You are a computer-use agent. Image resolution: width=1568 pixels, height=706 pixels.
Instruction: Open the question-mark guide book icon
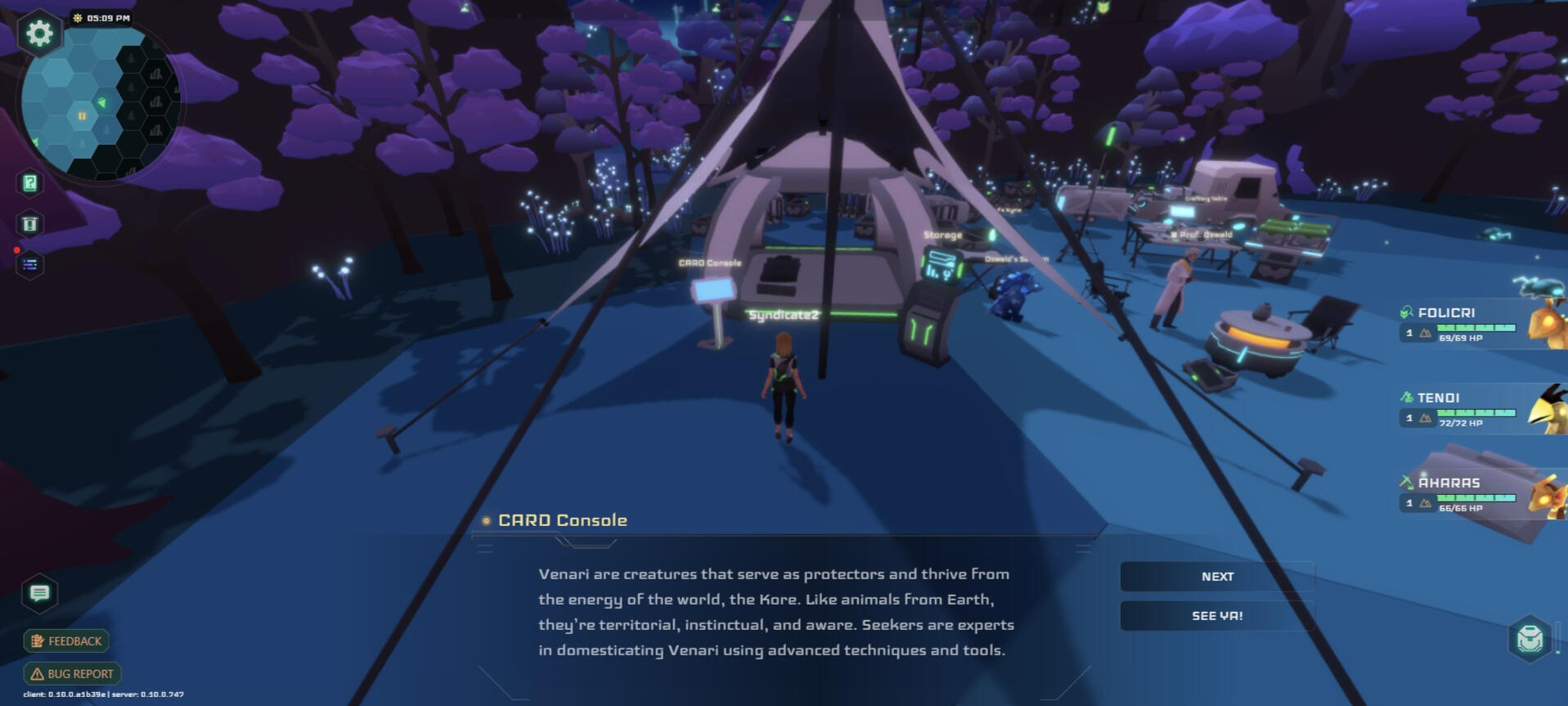click(30, 183)
